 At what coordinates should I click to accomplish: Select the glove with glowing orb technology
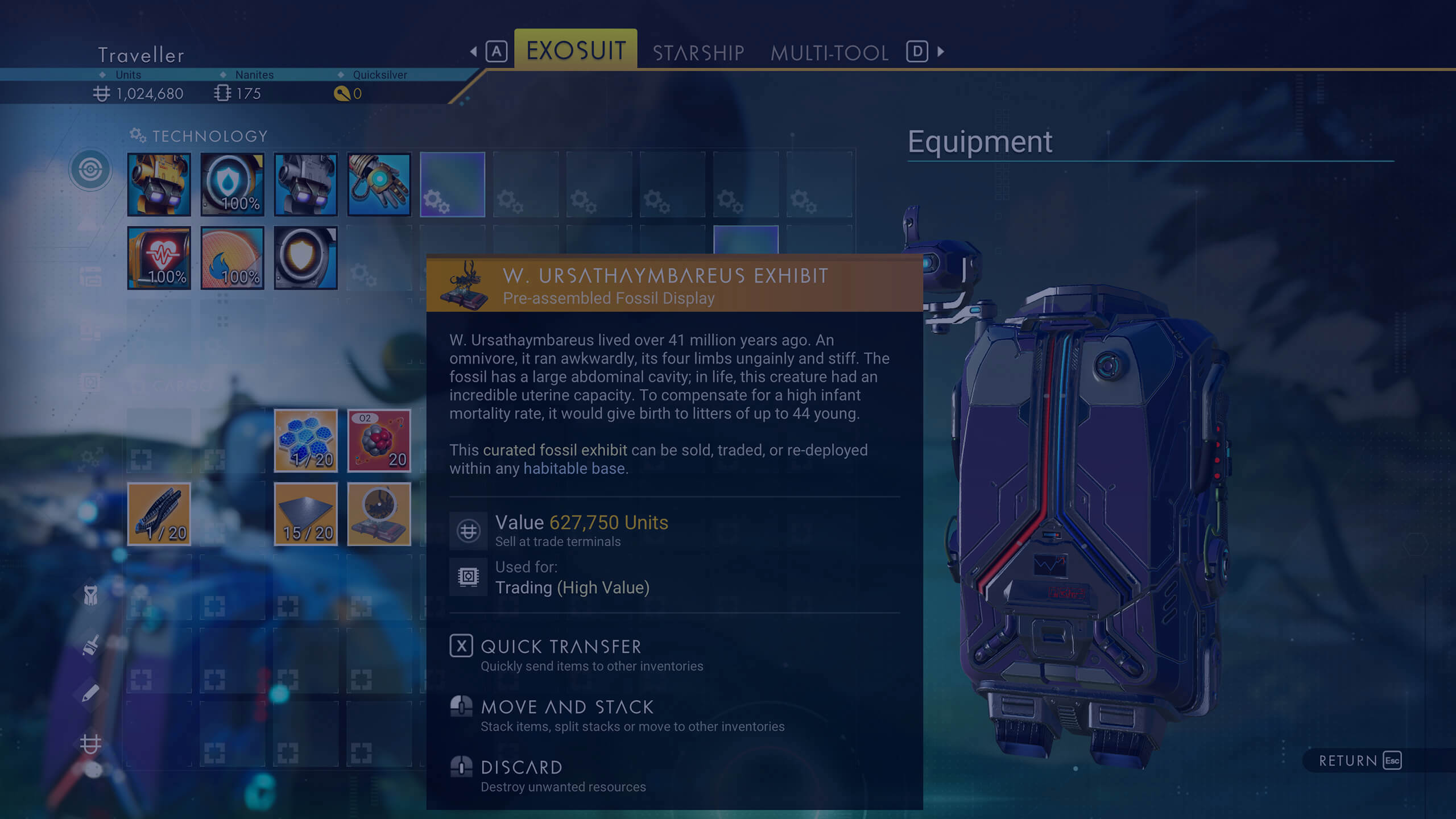coord(379,184)
